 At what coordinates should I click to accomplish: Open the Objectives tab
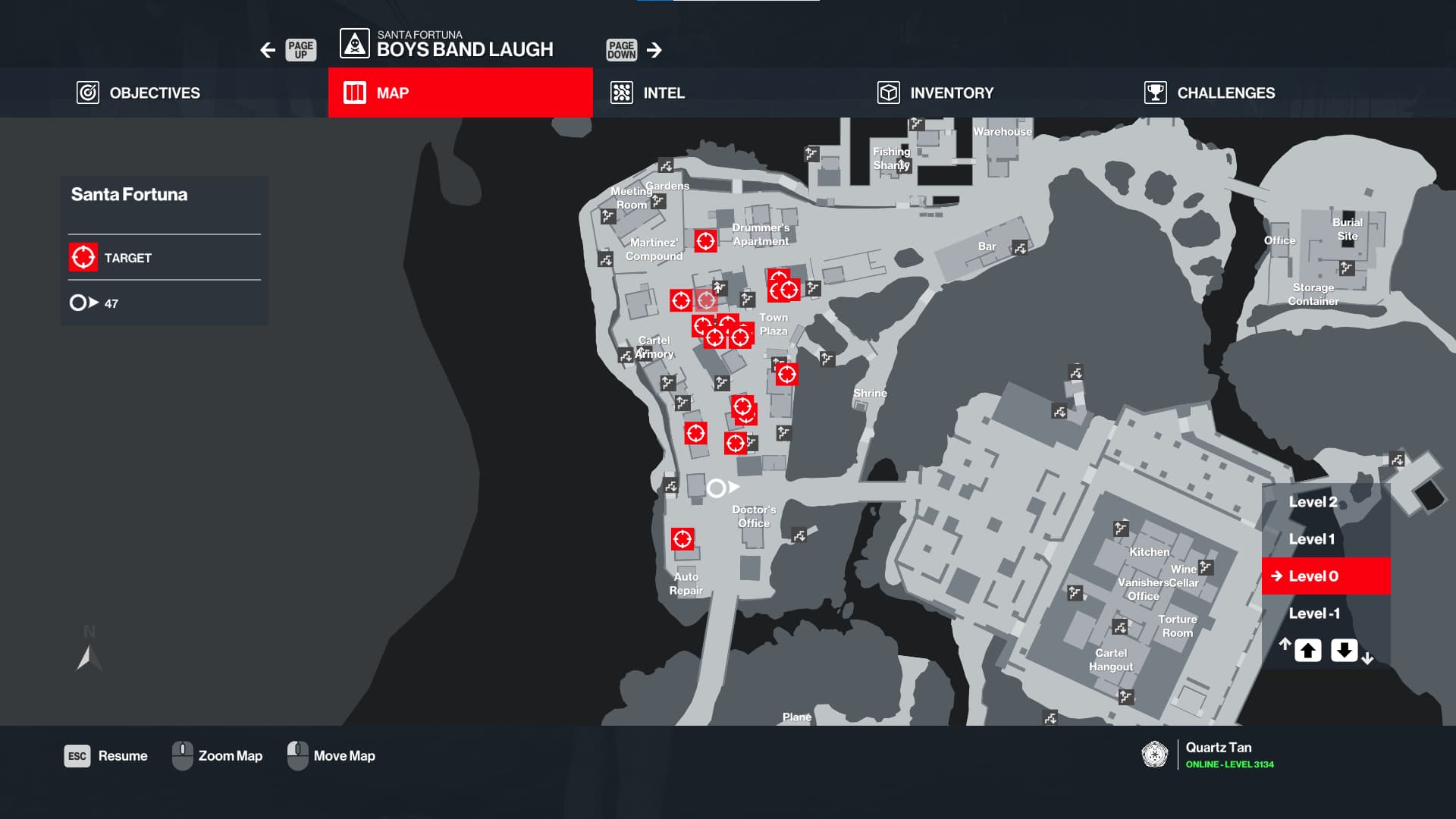[139, 93]
